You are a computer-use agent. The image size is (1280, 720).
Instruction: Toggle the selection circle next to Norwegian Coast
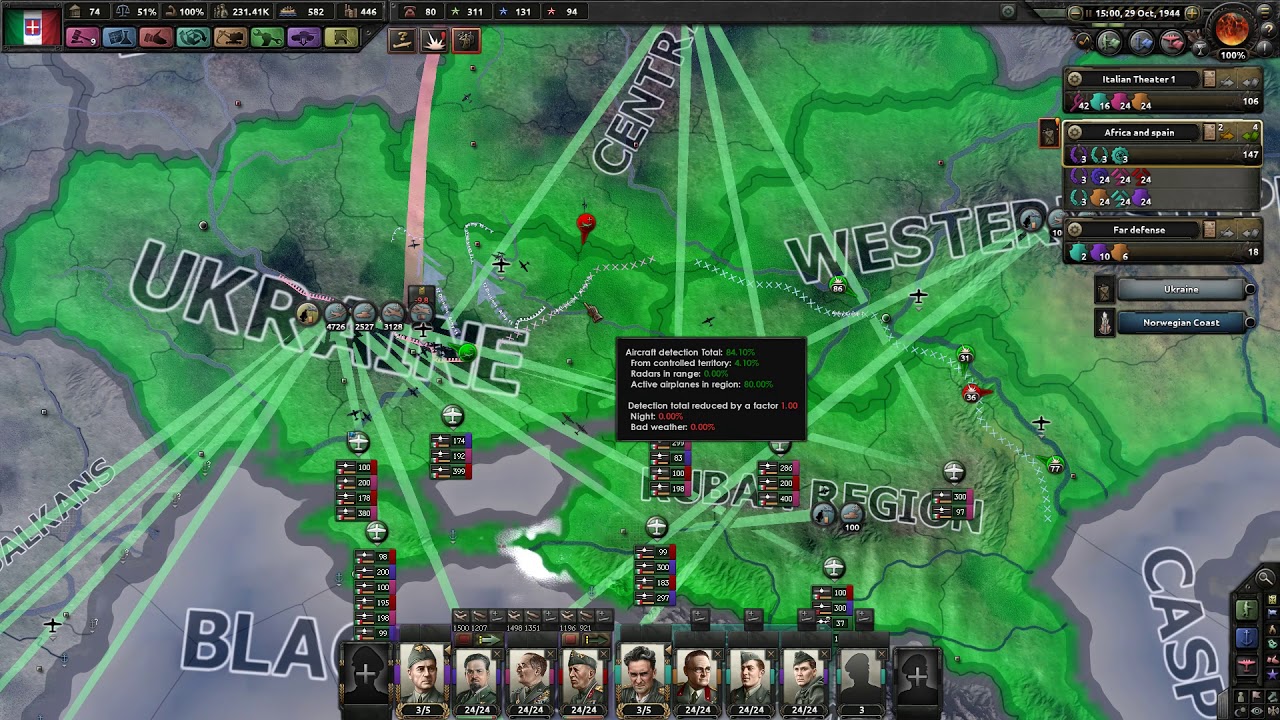tap(1251, 323)
